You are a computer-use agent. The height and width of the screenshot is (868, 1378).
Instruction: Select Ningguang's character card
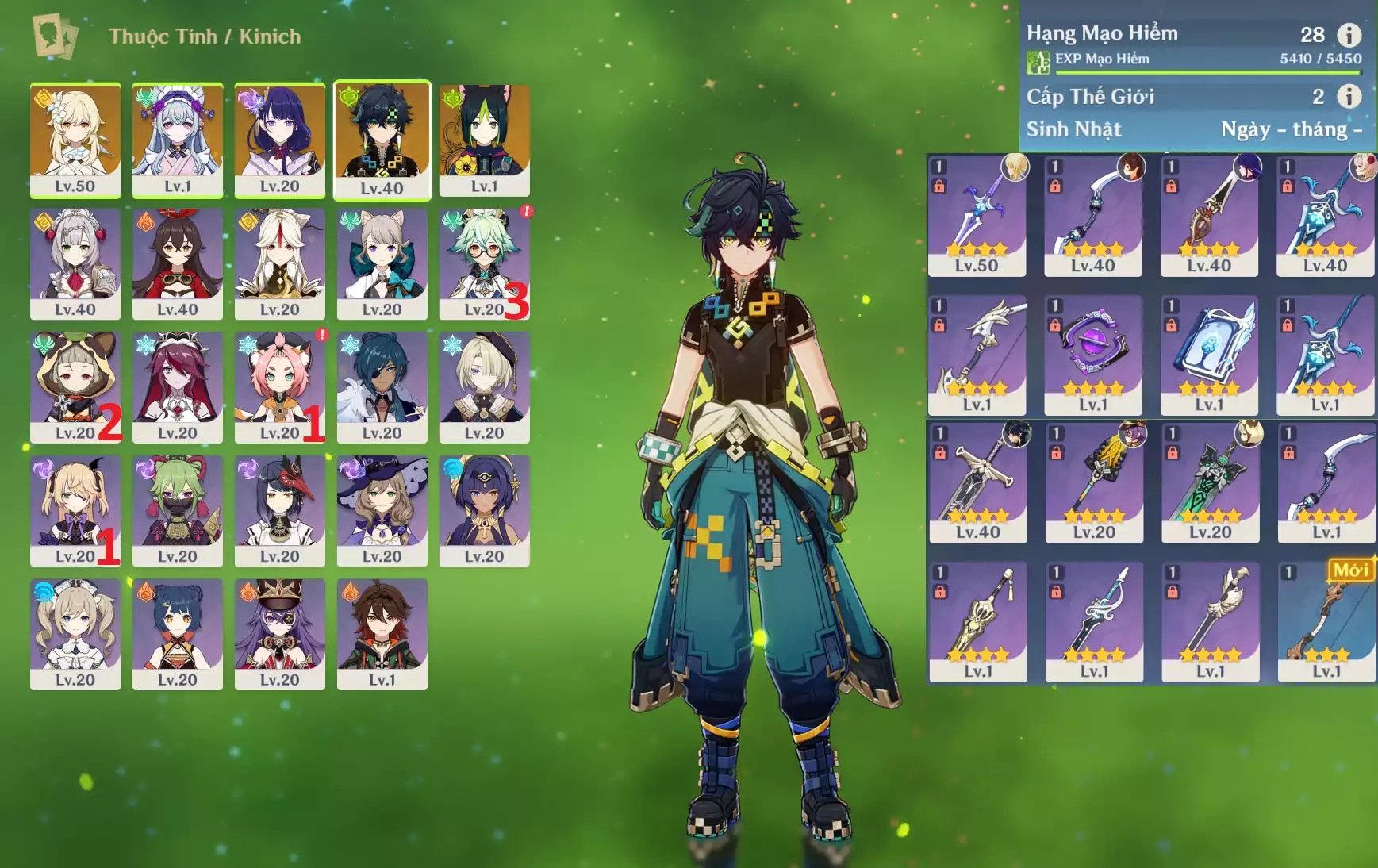(x=279, y=263)
